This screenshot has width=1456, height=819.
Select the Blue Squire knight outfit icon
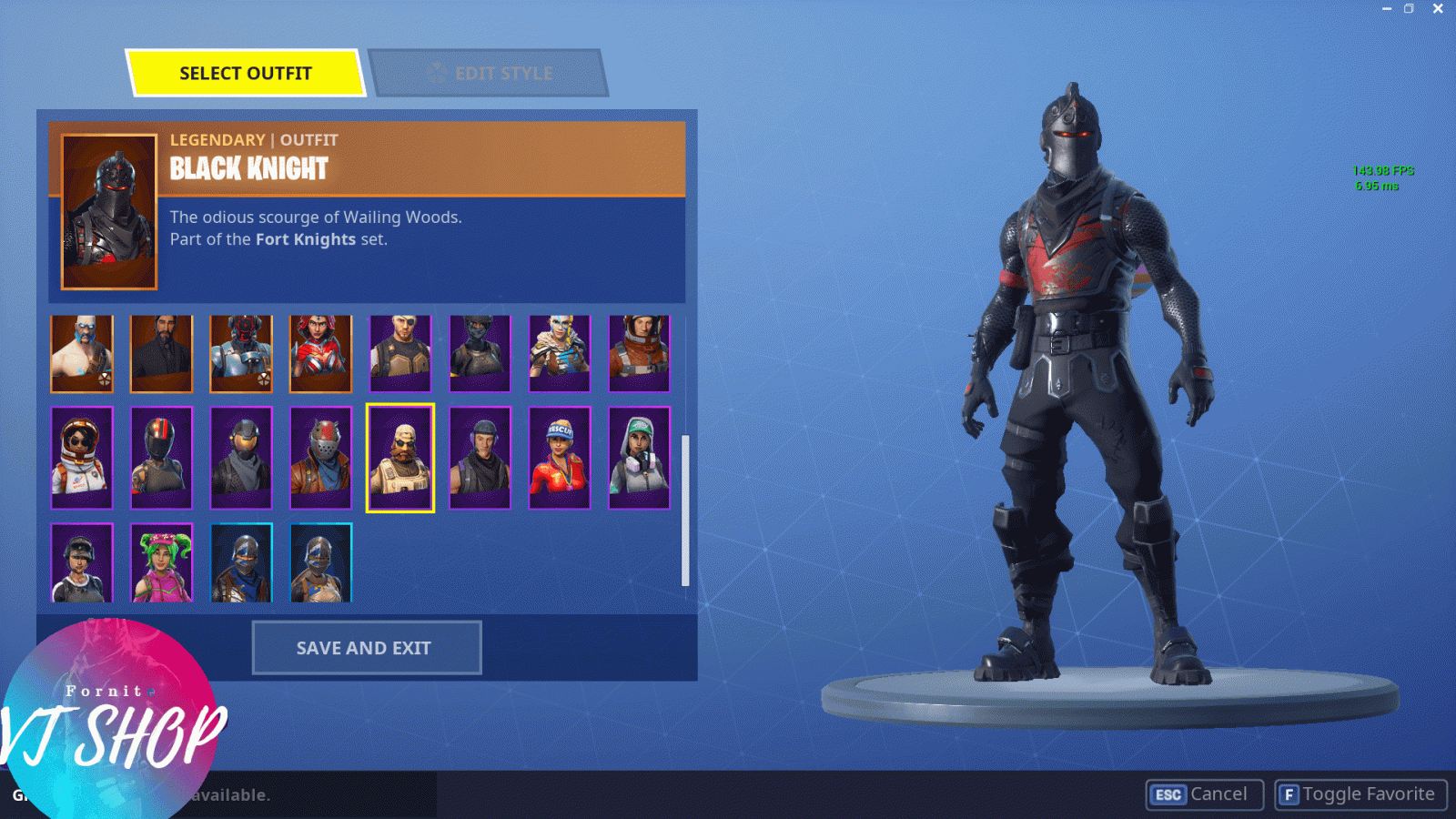tap(240, 562)
